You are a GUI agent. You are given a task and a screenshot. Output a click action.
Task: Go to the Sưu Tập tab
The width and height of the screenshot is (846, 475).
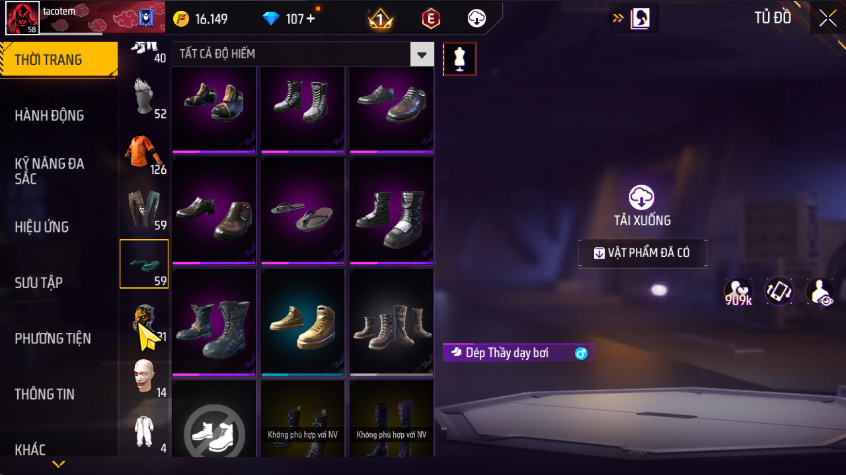tap(40, 283)
